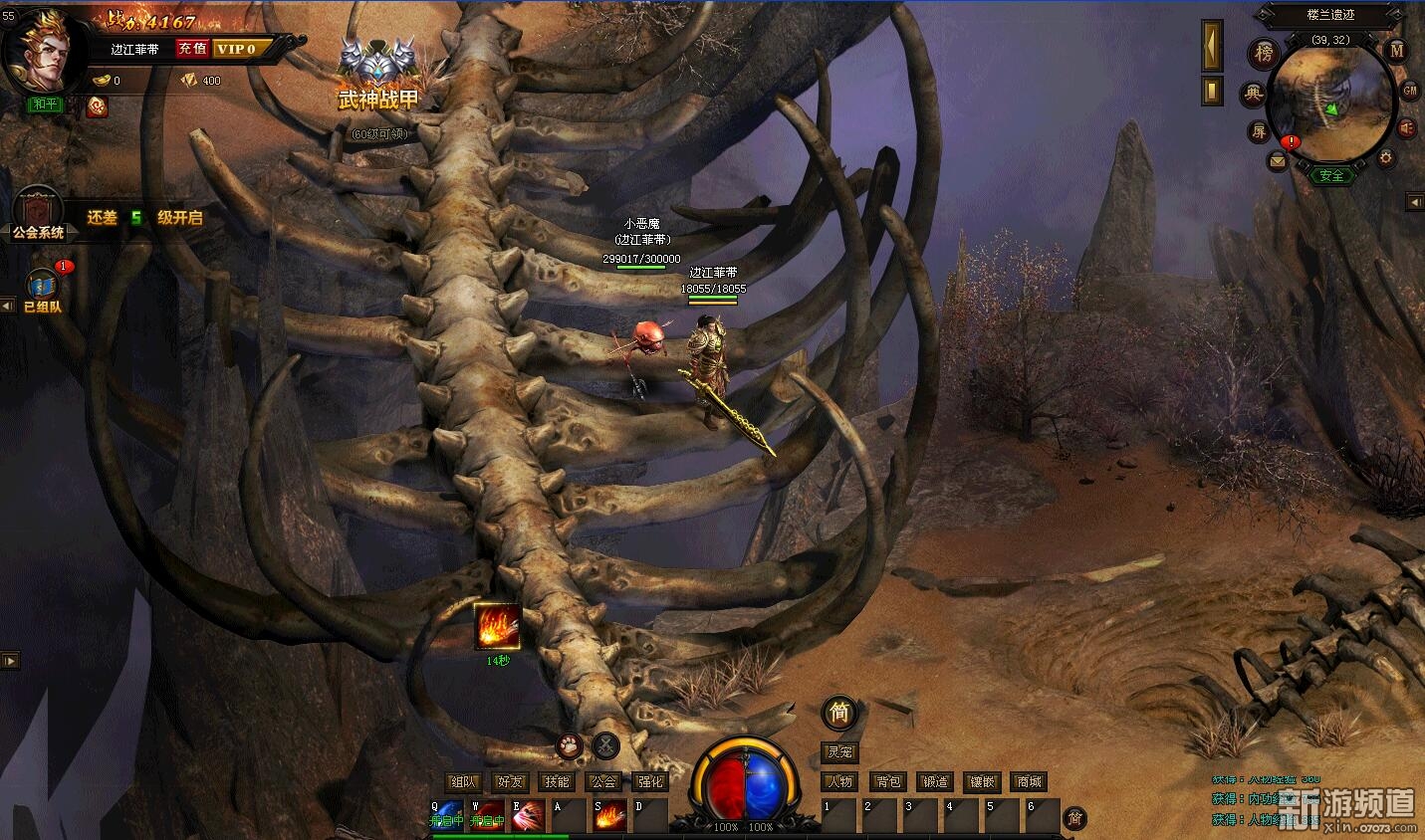Open the 充值 recharge button
This screenshot has height=840, width=1425.
[192, 49]
